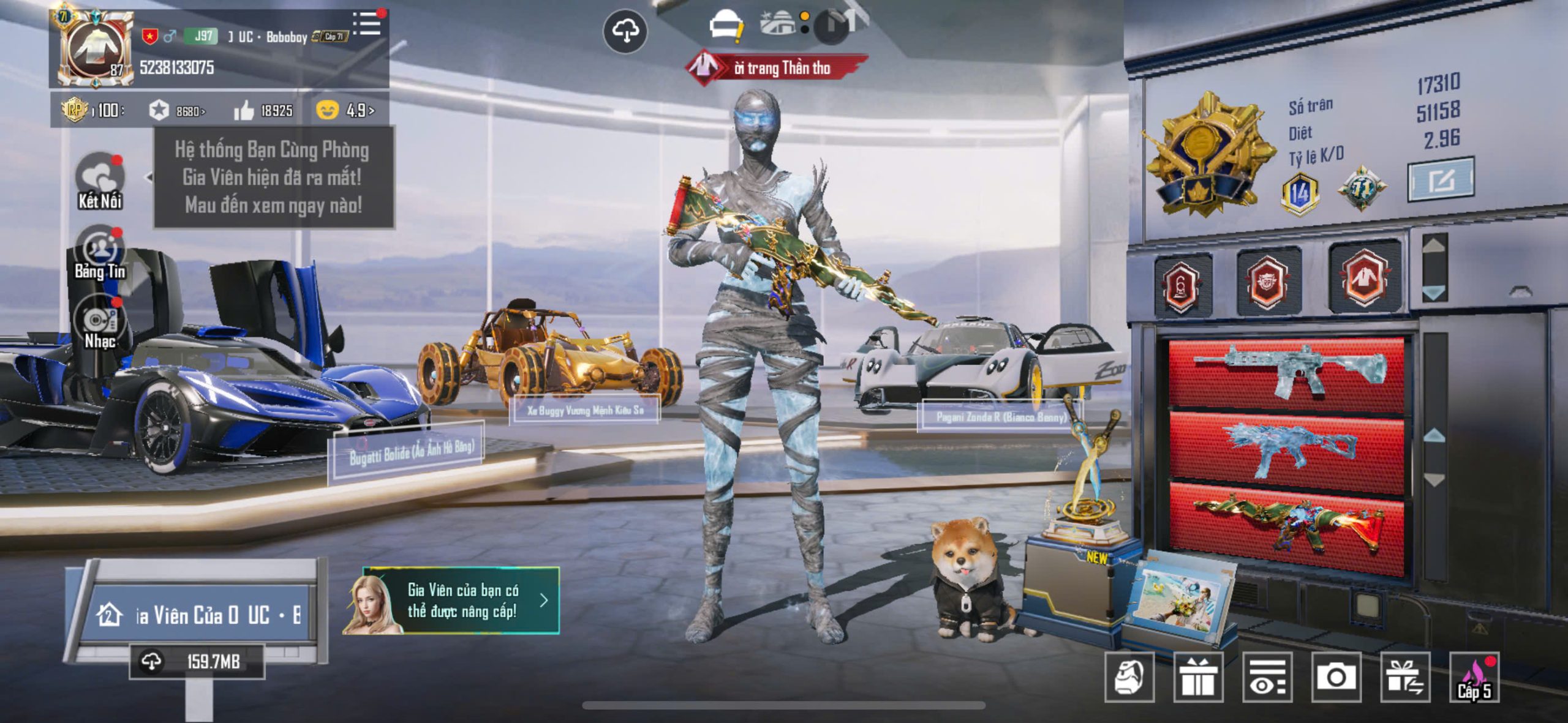The height and width of the screenshot is (723, 1568).
Task: Open the gift exchange icon
Action: point(1405,677)
